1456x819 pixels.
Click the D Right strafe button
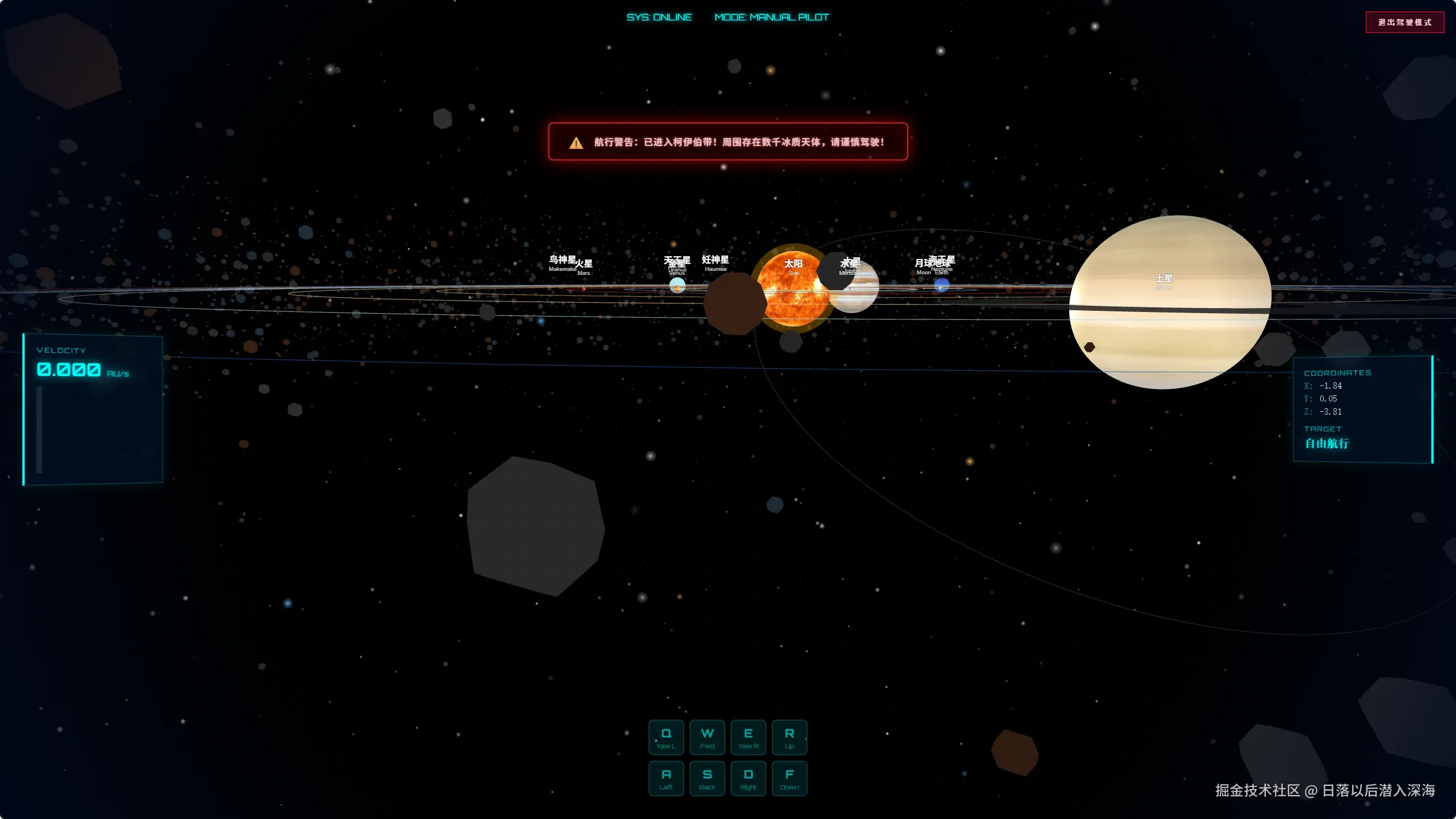pos(749,779)
